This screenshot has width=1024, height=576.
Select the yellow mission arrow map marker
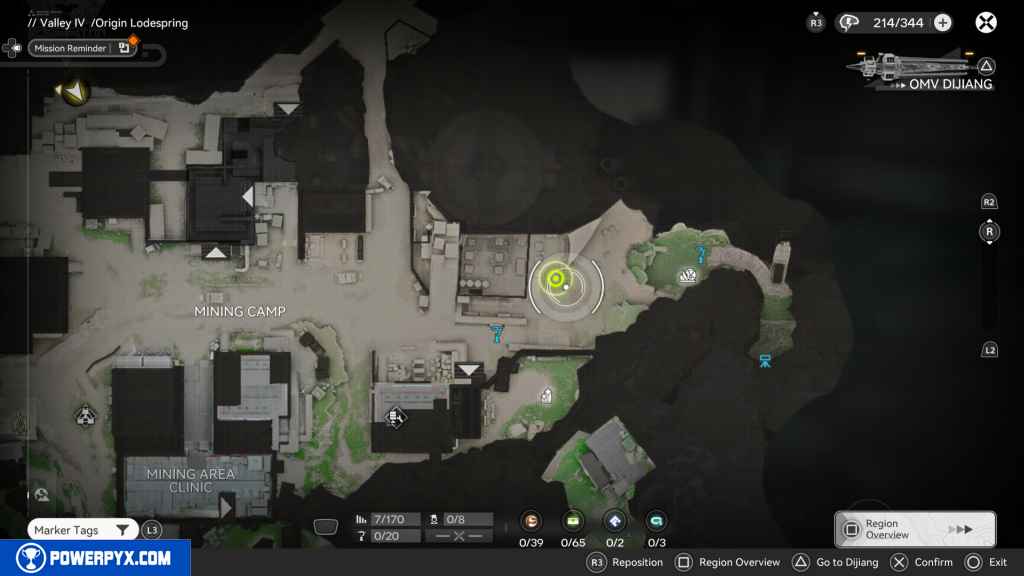click(x=73, y=92)
